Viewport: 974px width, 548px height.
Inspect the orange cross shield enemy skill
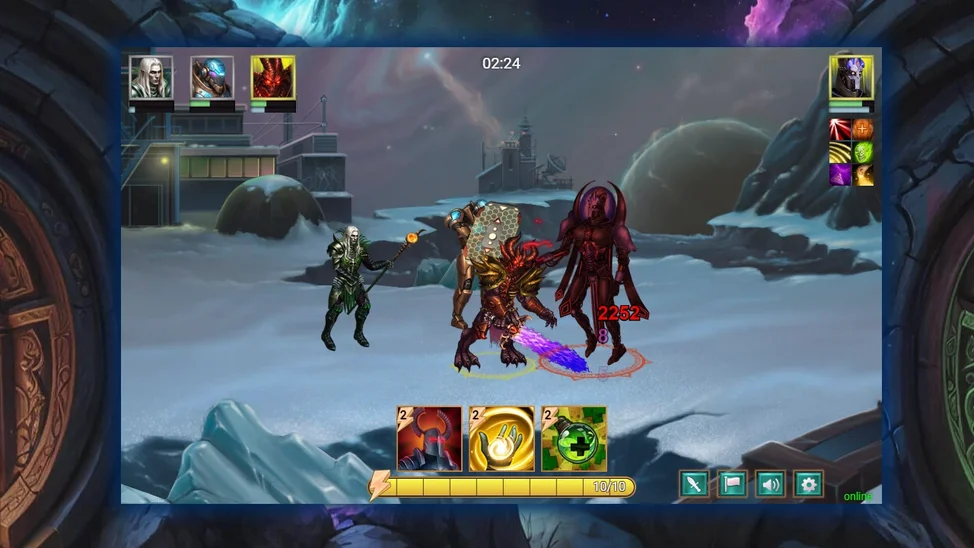tap(862, 129)
